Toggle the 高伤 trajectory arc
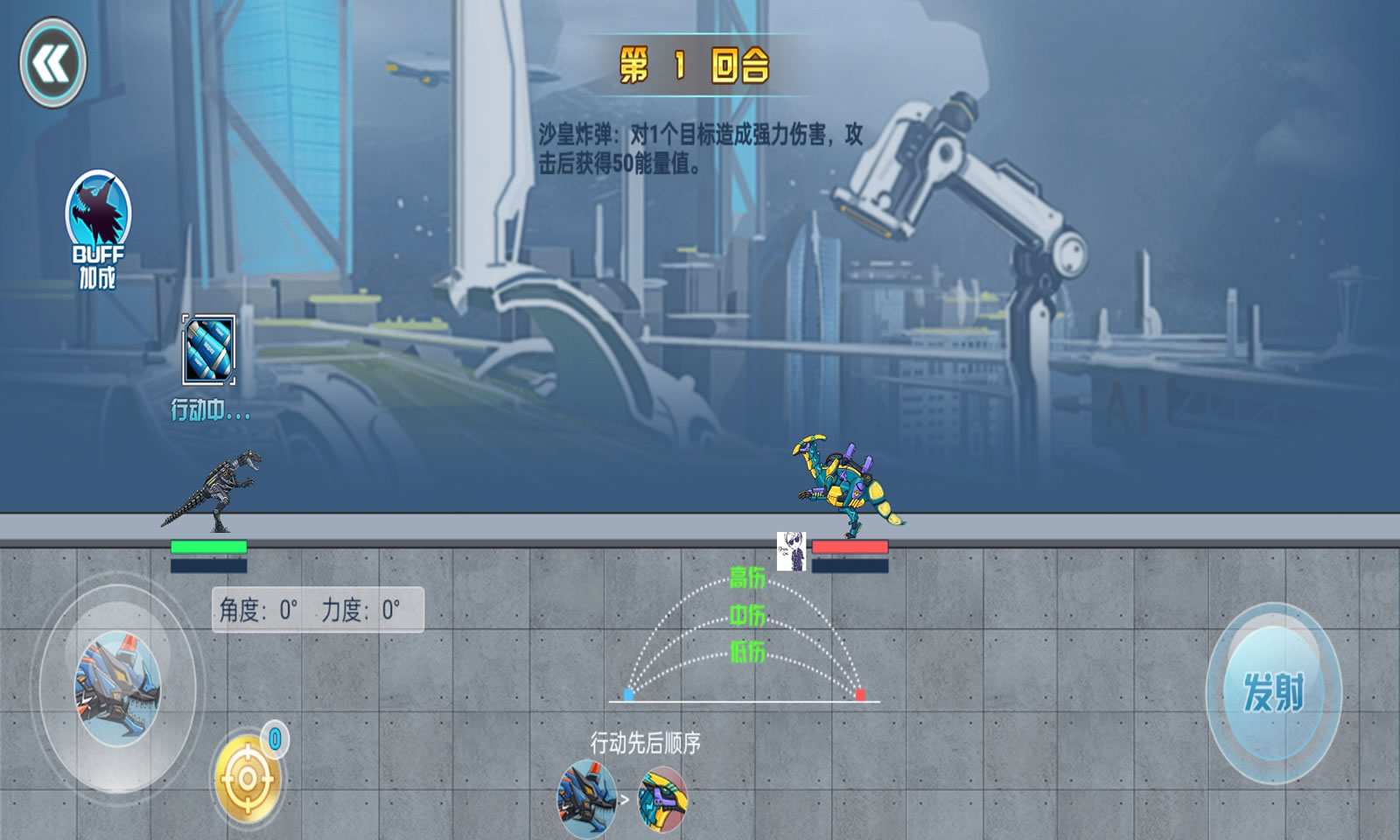 [748, 577]
